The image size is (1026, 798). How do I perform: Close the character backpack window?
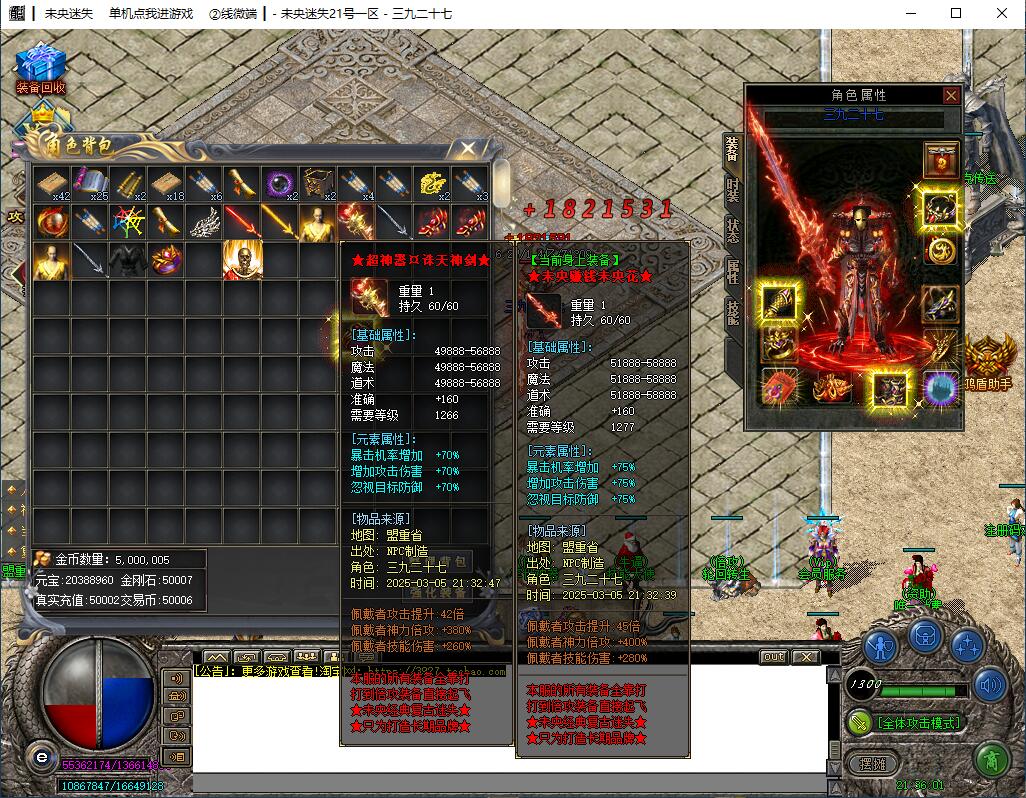tap(467, 149)
